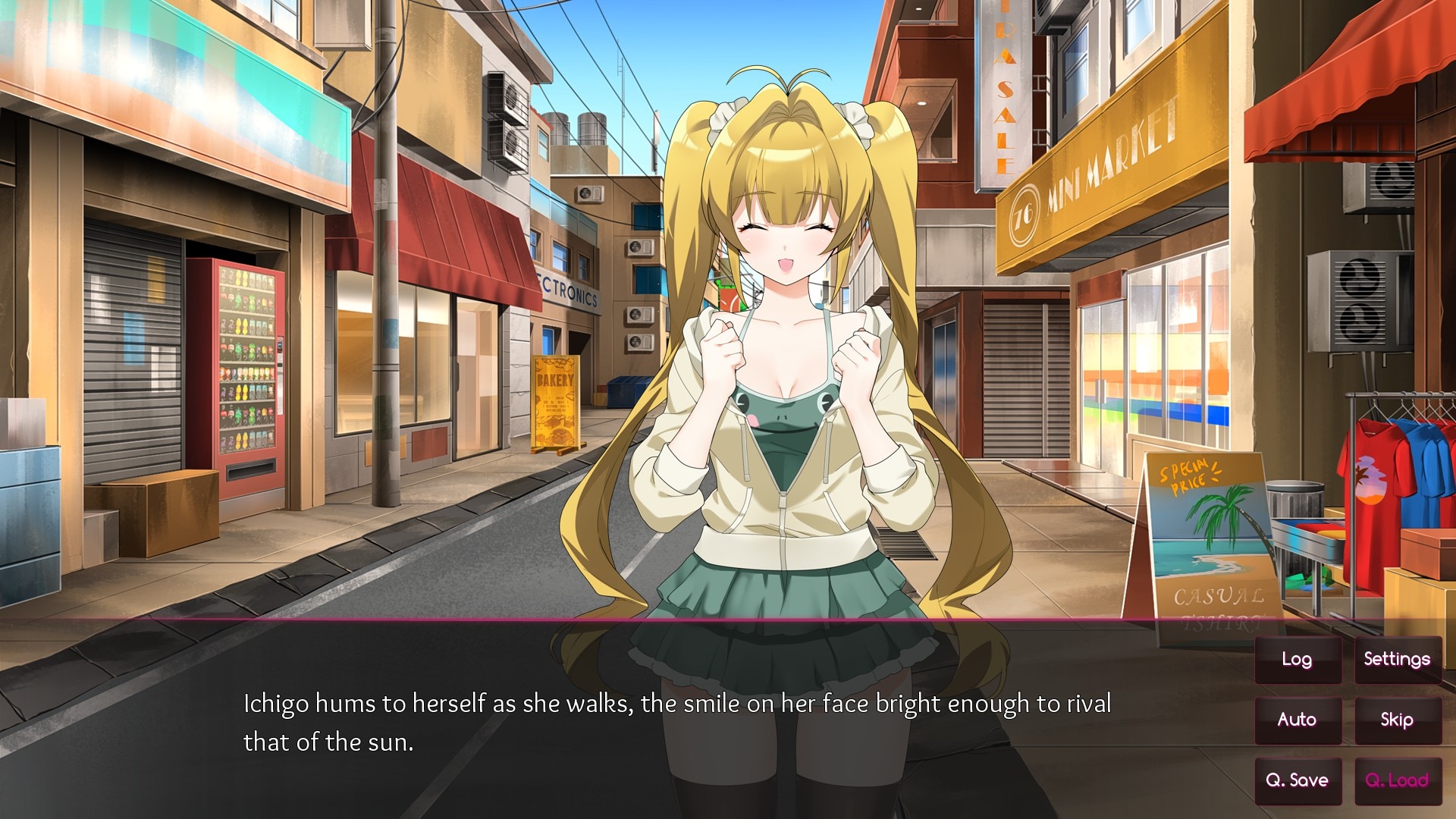Screen dimensions: 1456x819
Task: Activate the Skip button
Action: (x=1397, y=720)
